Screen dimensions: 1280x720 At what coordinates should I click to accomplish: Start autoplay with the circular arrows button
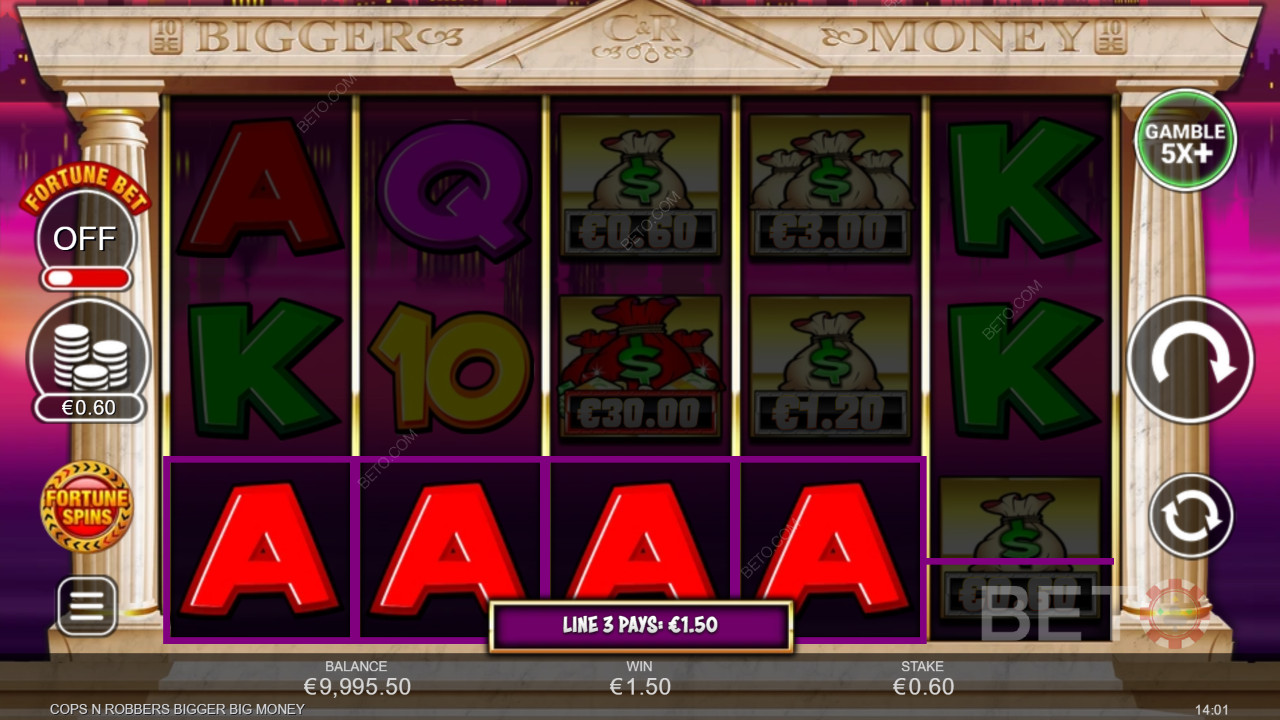(x=1190, y=516)
